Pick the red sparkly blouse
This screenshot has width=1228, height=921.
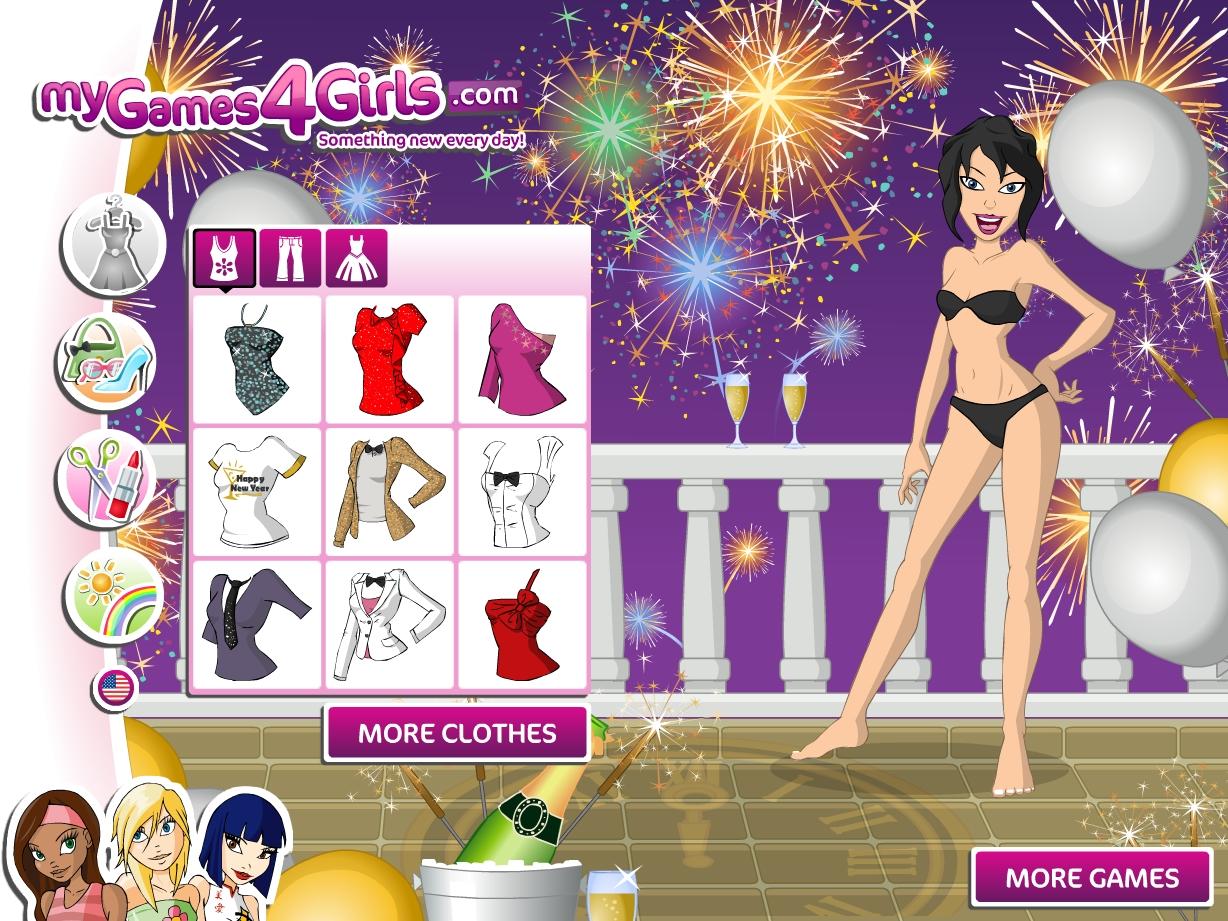click(390, 359)
